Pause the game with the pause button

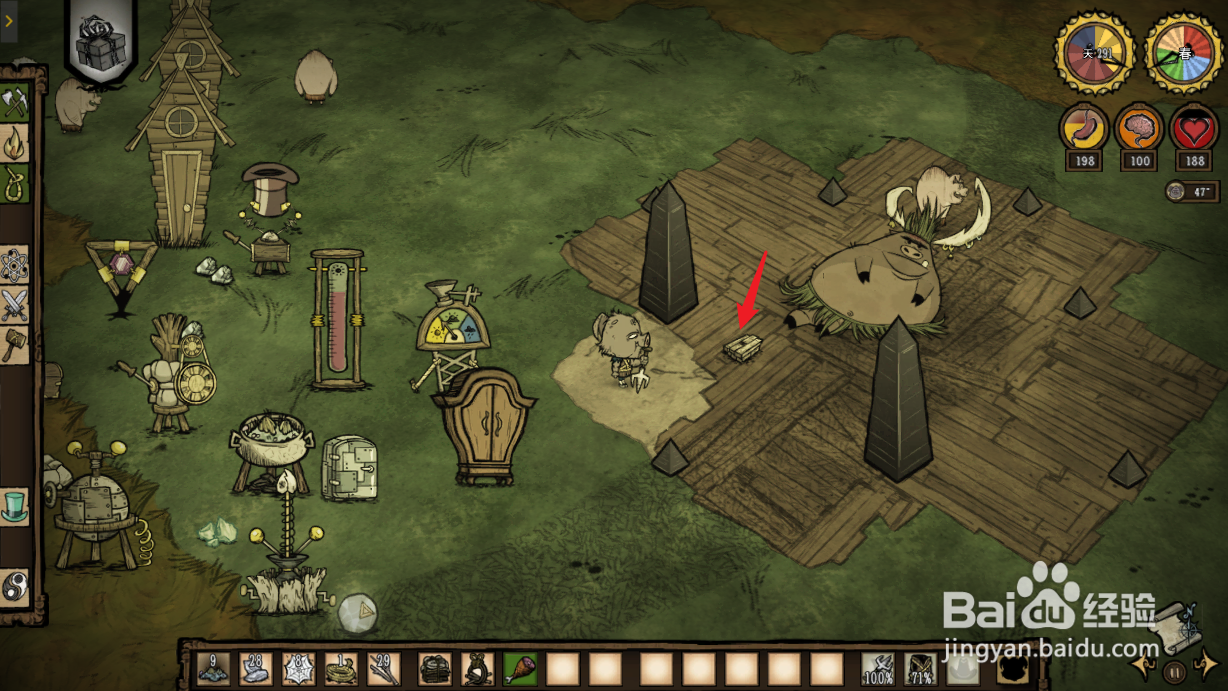(x=1177, y=670)
